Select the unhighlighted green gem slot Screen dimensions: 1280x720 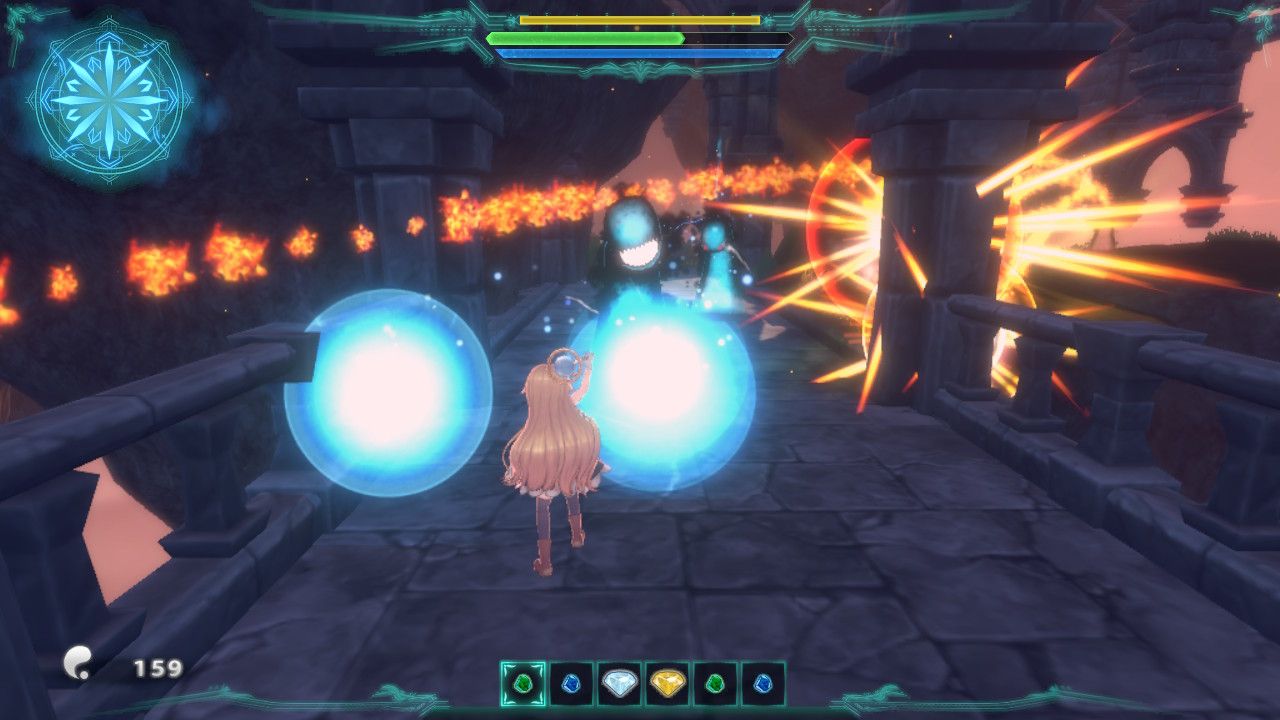click(715, 684)
